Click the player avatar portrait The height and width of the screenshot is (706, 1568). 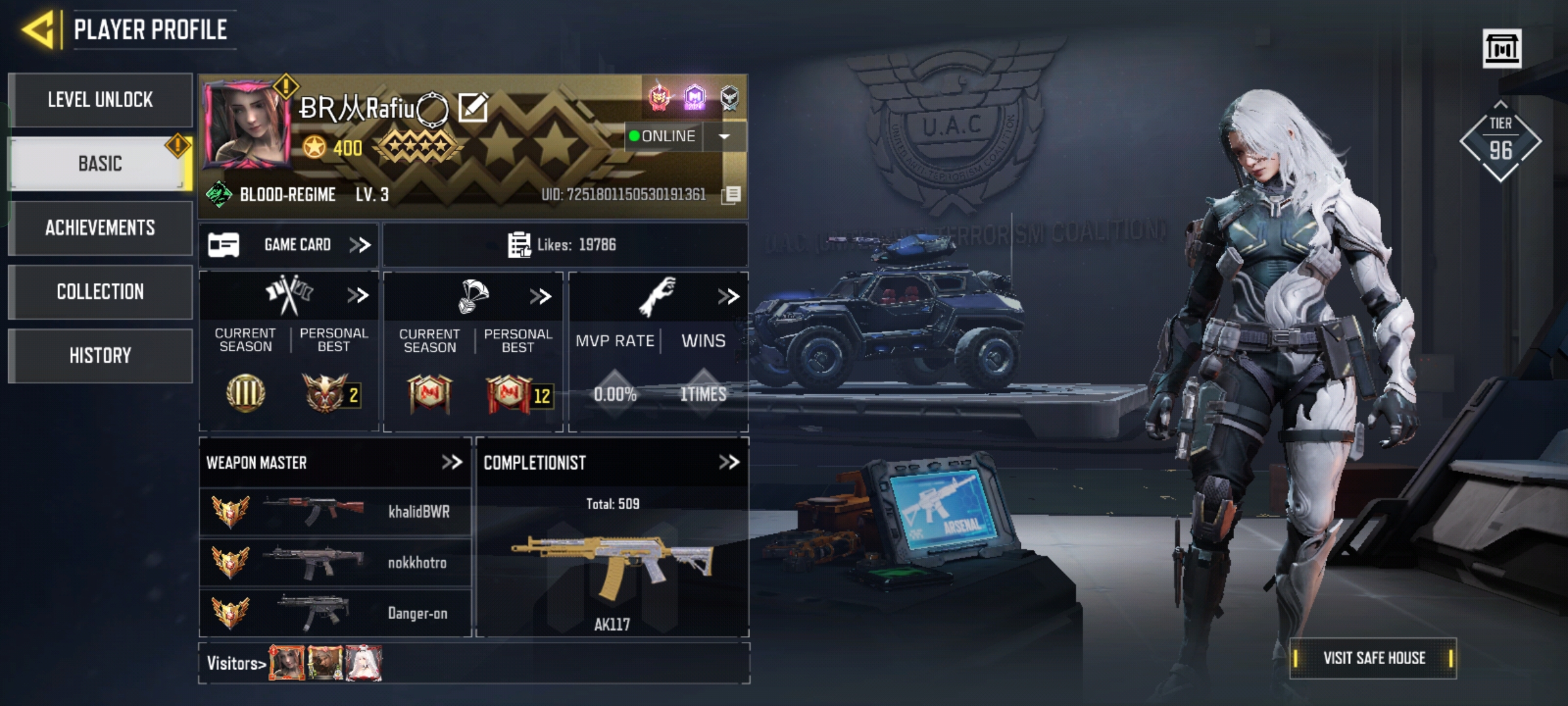[247, 126]
